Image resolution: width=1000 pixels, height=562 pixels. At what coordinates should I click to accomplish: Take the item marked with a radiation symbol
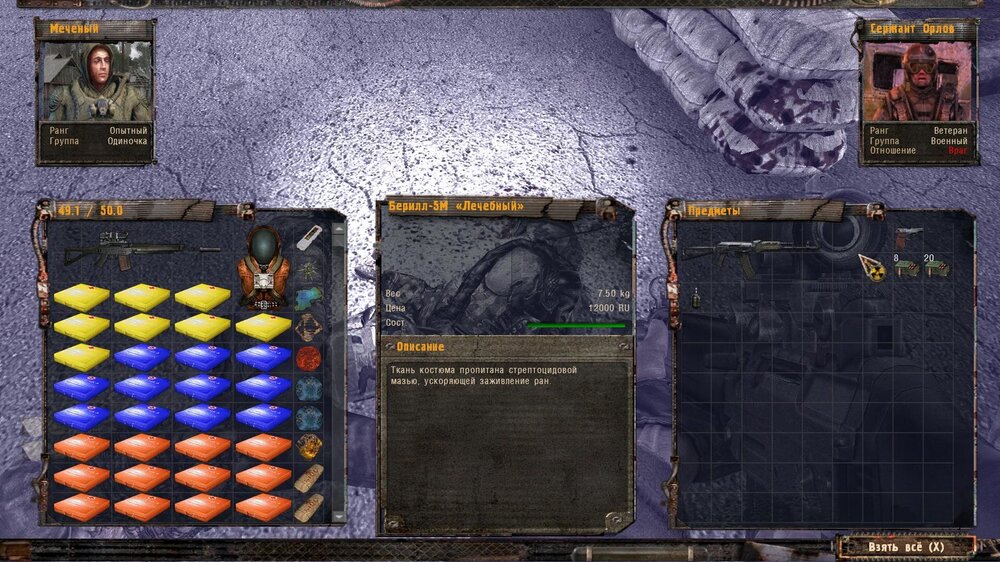click(x=872, y=267)
